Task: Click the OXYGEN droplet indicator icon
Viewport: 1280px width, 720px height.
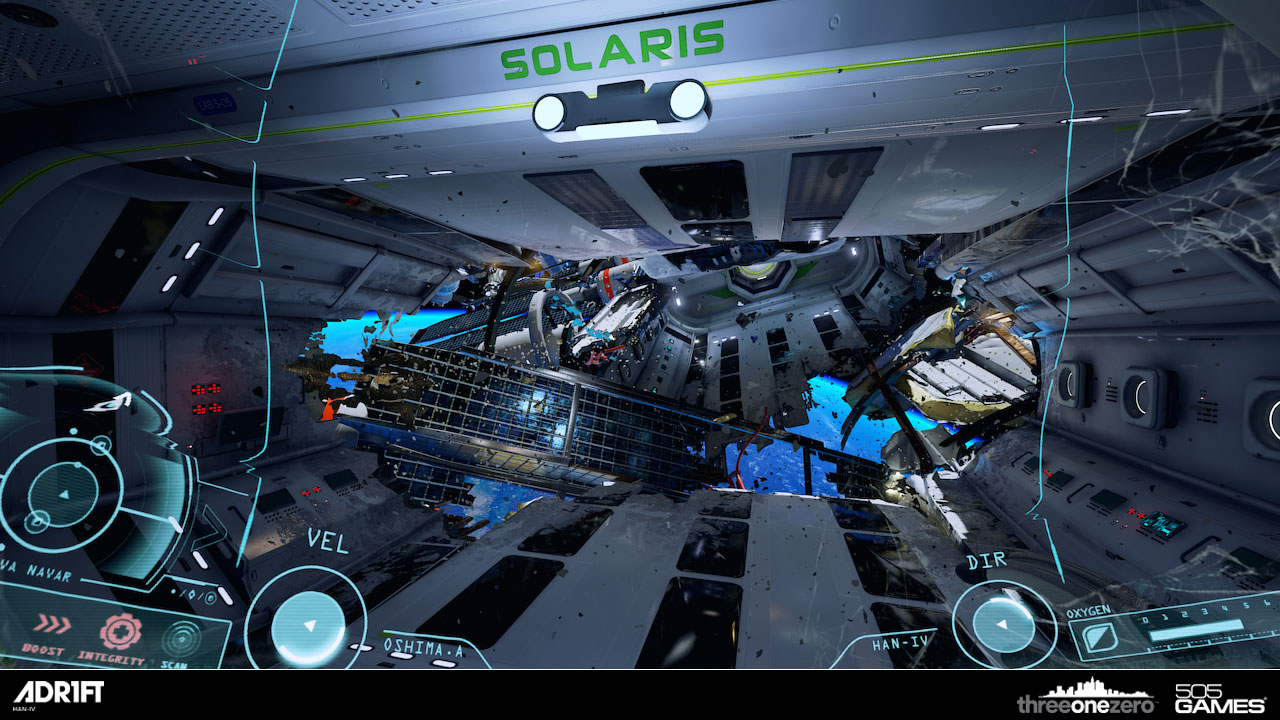Action: [x=1100, y=635]
